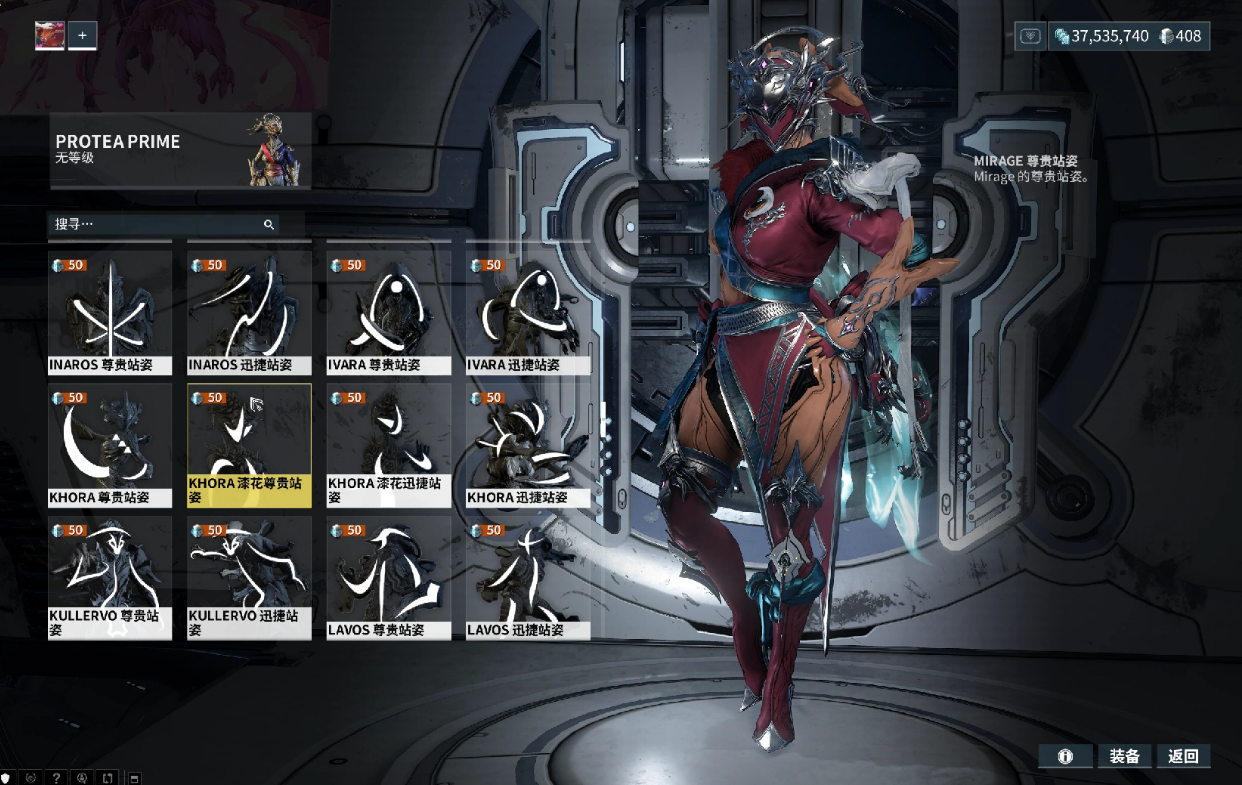
Task: Choose the KULLERVO 迅捷站姿 tile
Action: pyautogui.click(x=249, y=577)
